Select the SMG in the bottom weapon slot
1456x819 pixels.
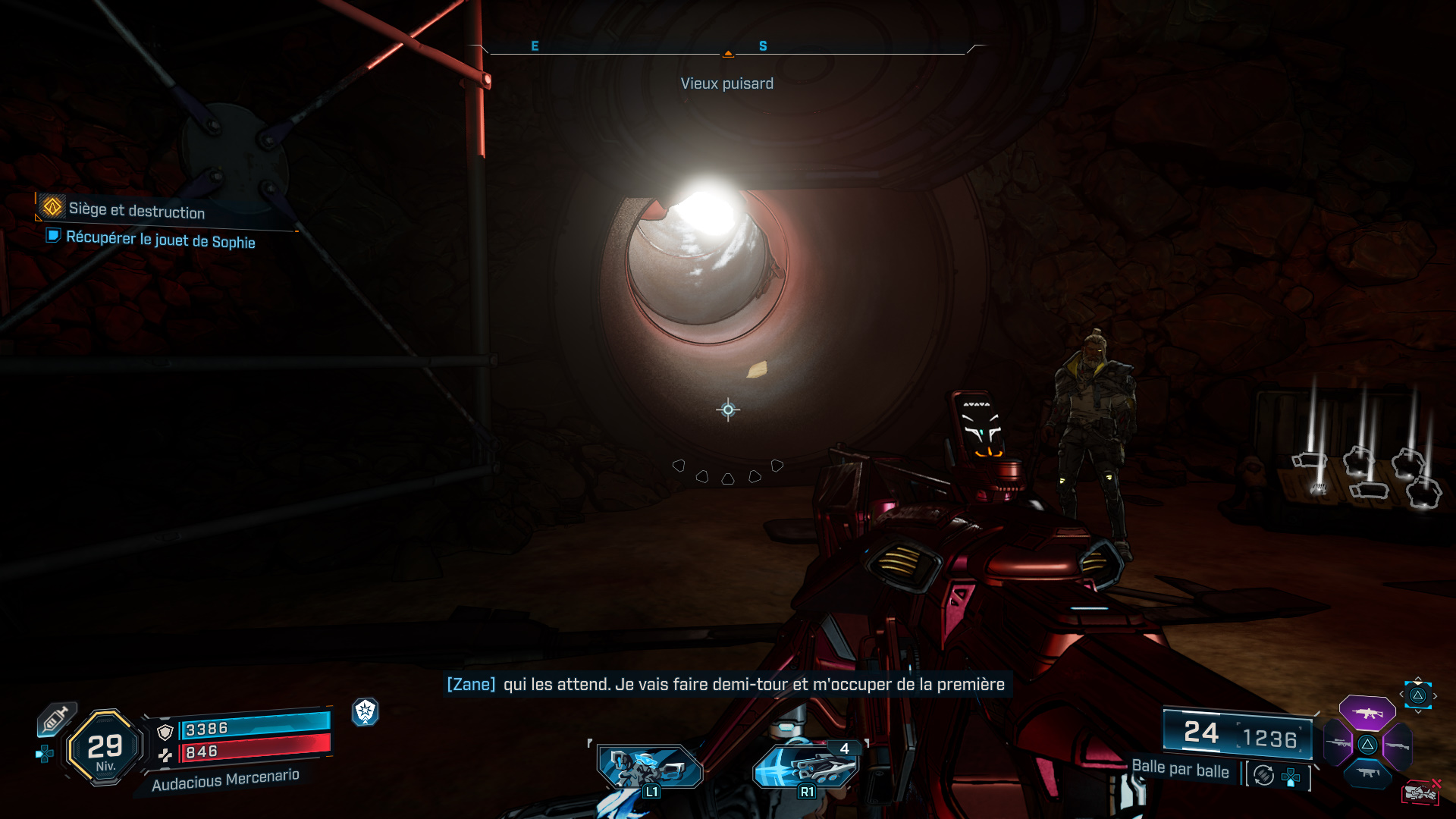coord(1368,773)
